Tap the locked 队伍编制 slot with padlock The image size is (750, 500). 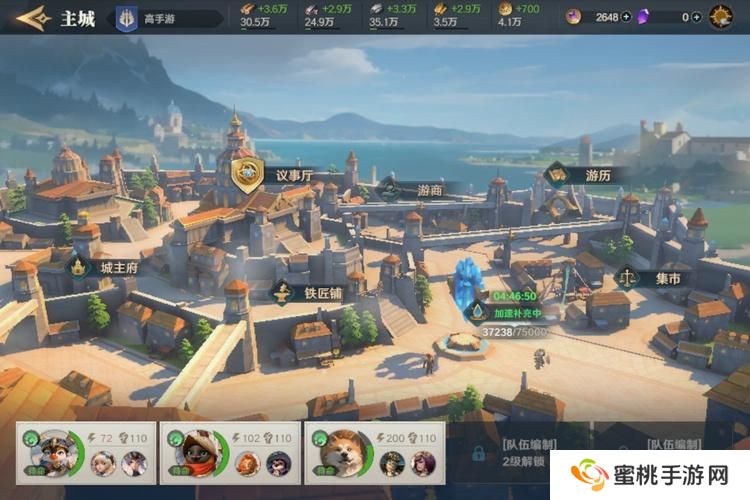[x=478, y=453]
